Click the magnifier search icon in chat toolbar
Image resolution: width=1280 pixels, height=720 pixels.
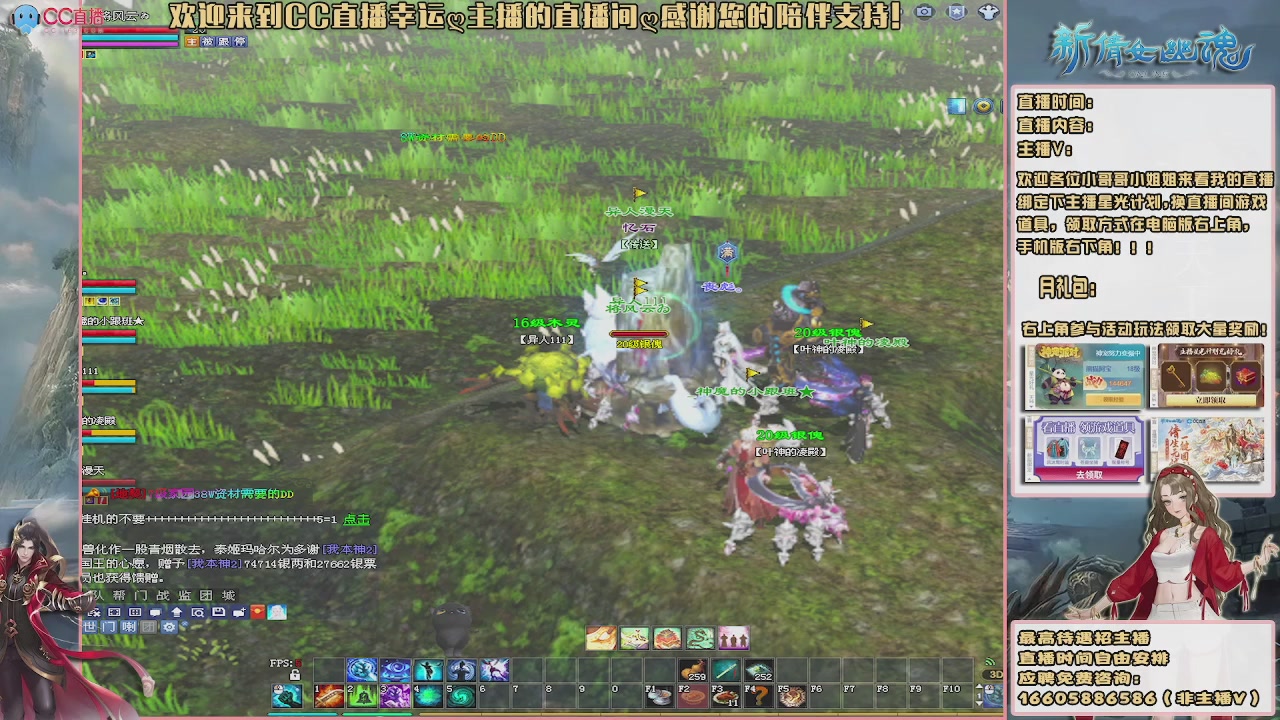(198, 612)
